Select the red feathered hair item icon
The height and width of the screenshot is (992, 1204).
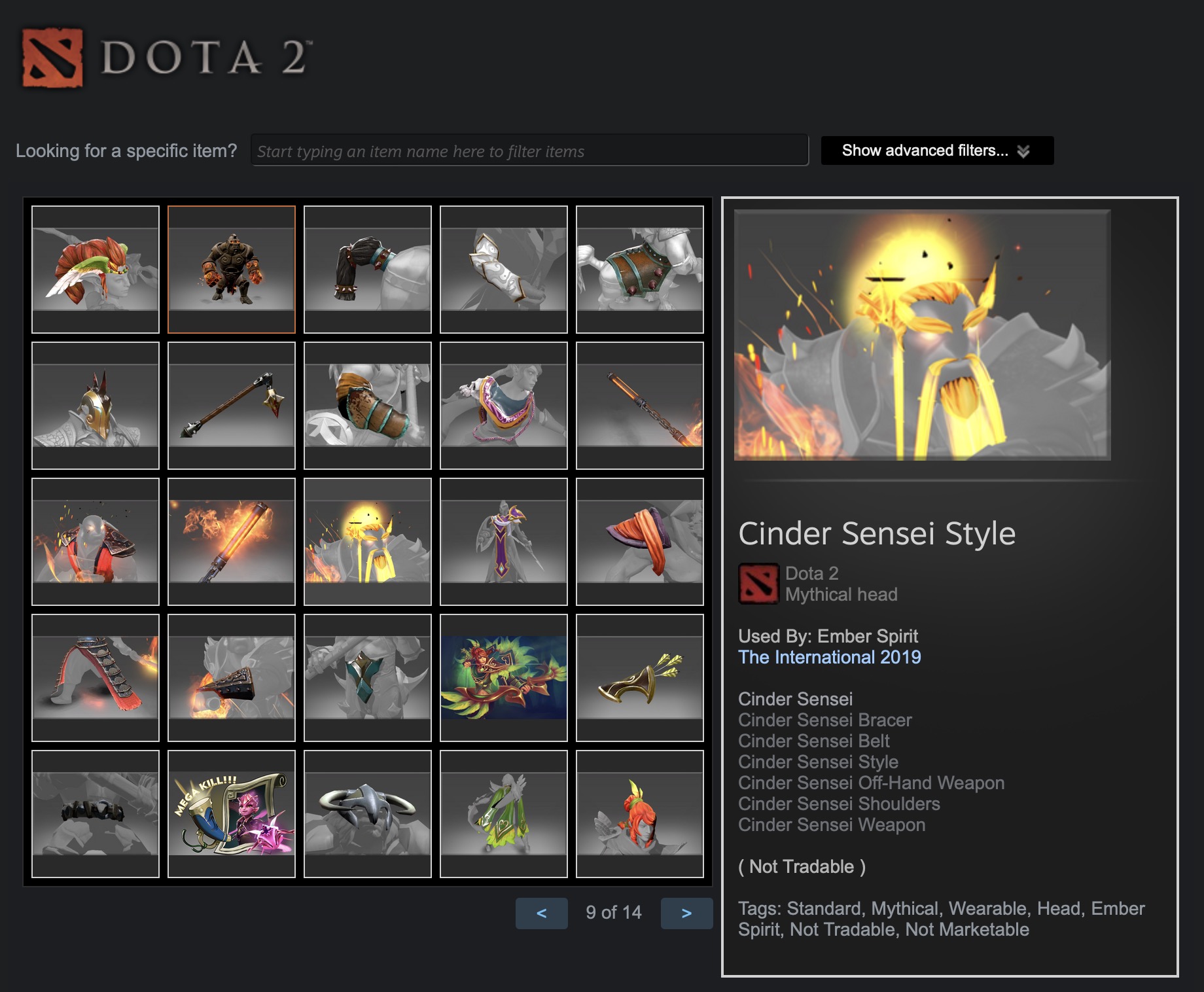point(95,268)
